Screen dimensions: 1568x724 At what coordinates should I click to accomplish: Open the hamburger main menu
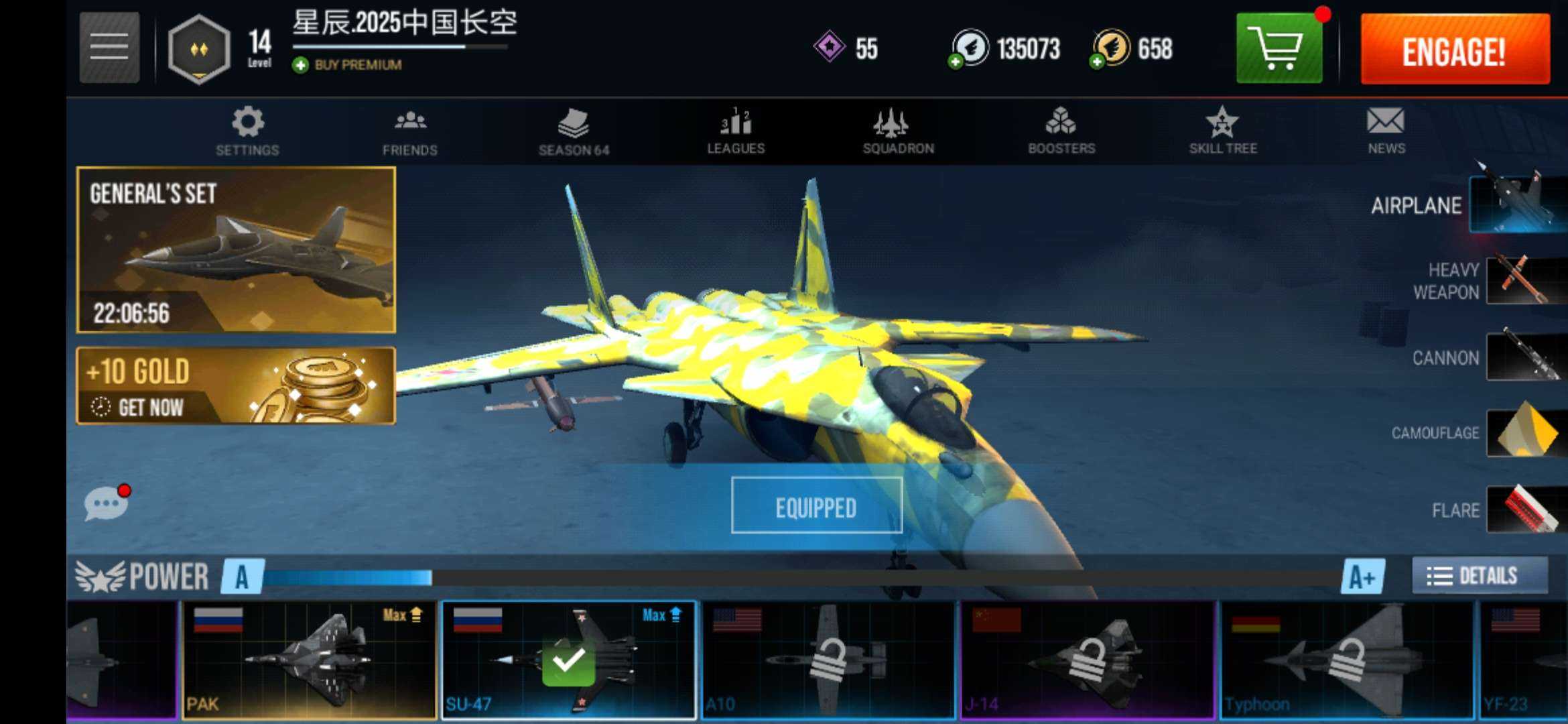(109, 47)
